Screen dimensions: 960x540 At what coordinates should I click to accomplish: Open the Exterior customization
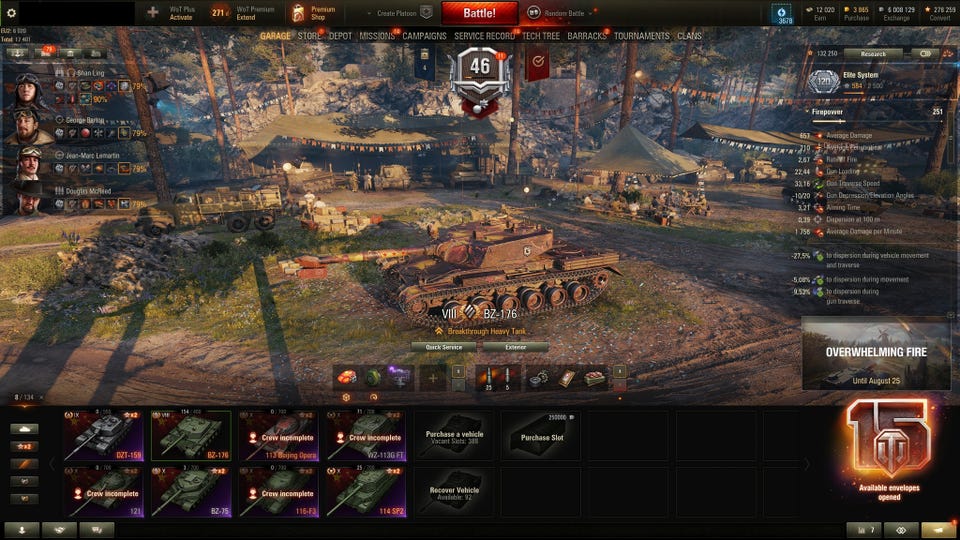click(515, 347)
